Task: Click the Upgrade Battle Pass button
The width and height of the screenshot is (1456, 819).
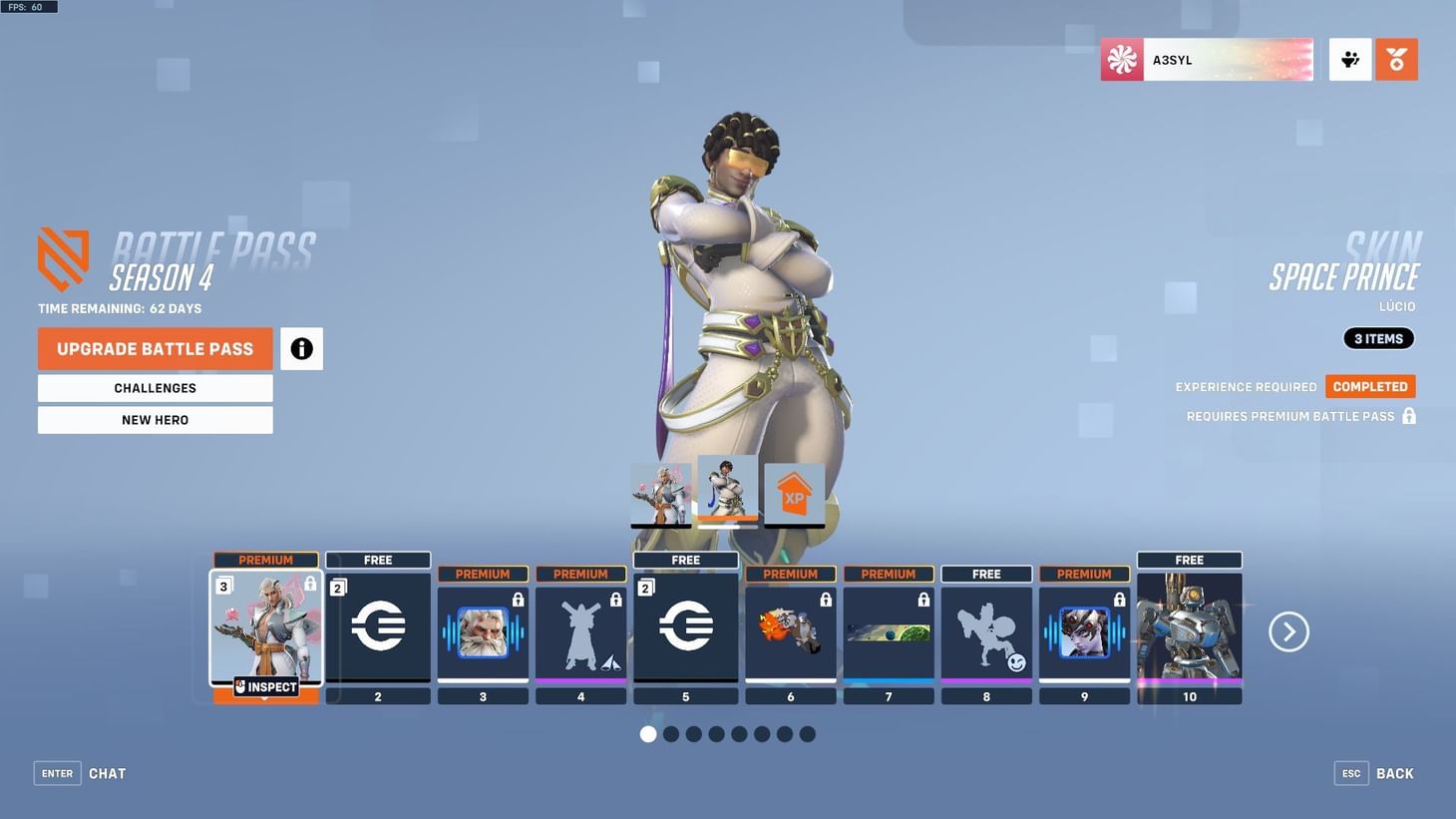Action: coord(155,347)
